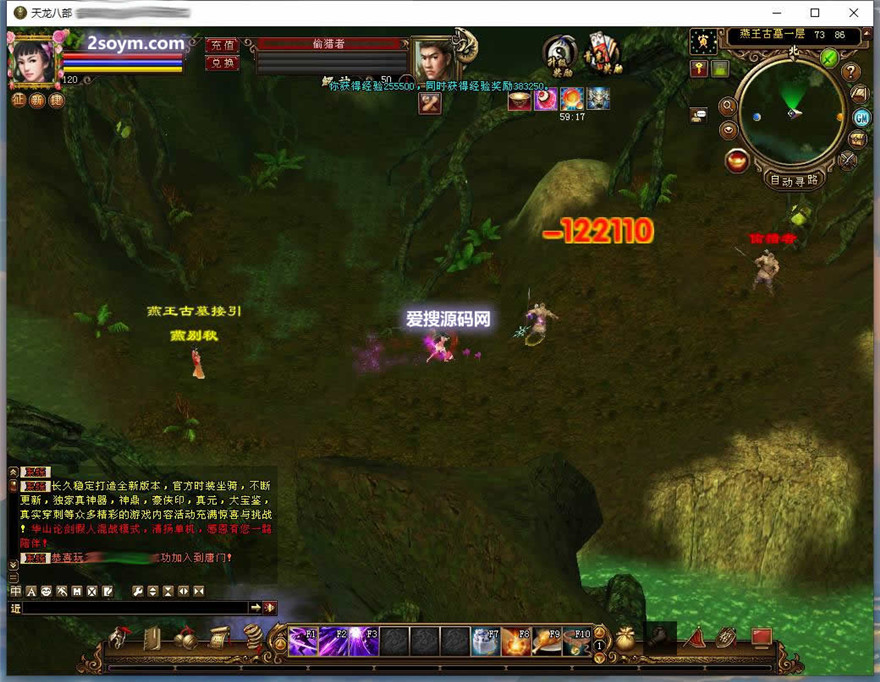
Task: Trigger the F8 fire skill icon
Action: coord(516,641)
